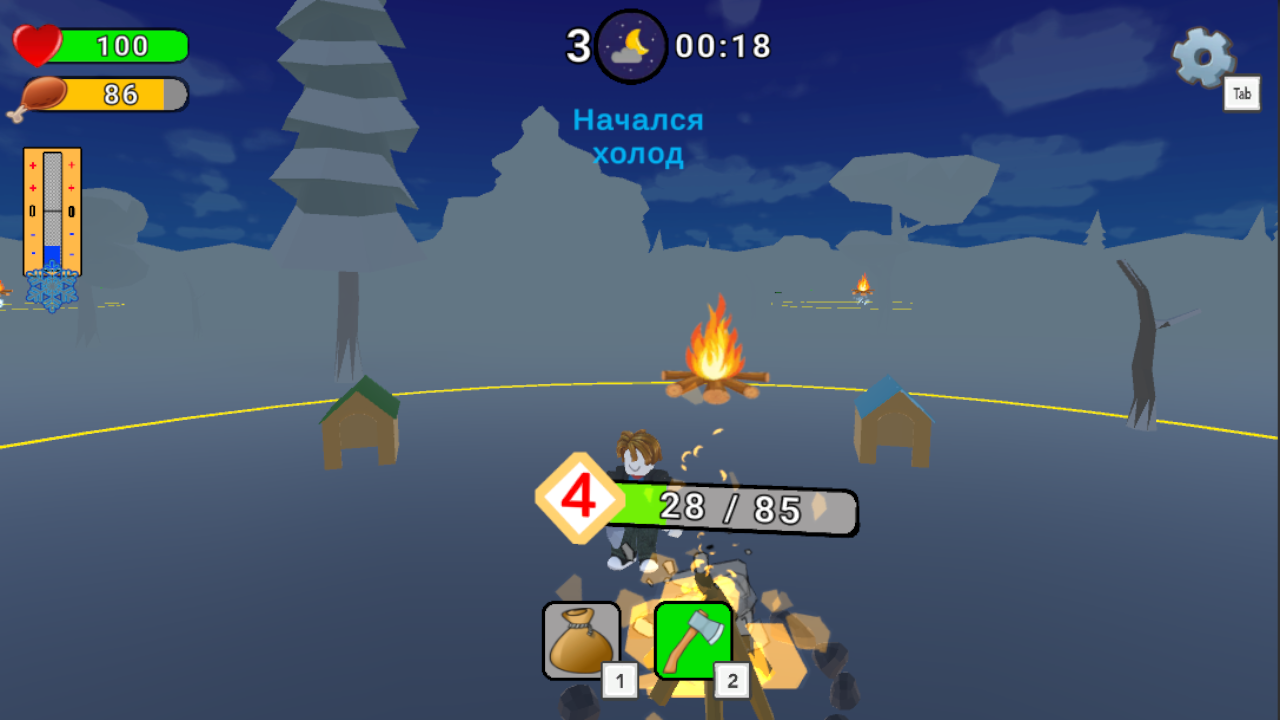The width and height of the screenshot is (1280, 720).
Task: Click the hotkey 1 label on the bag slot
Action: [620, 679]
